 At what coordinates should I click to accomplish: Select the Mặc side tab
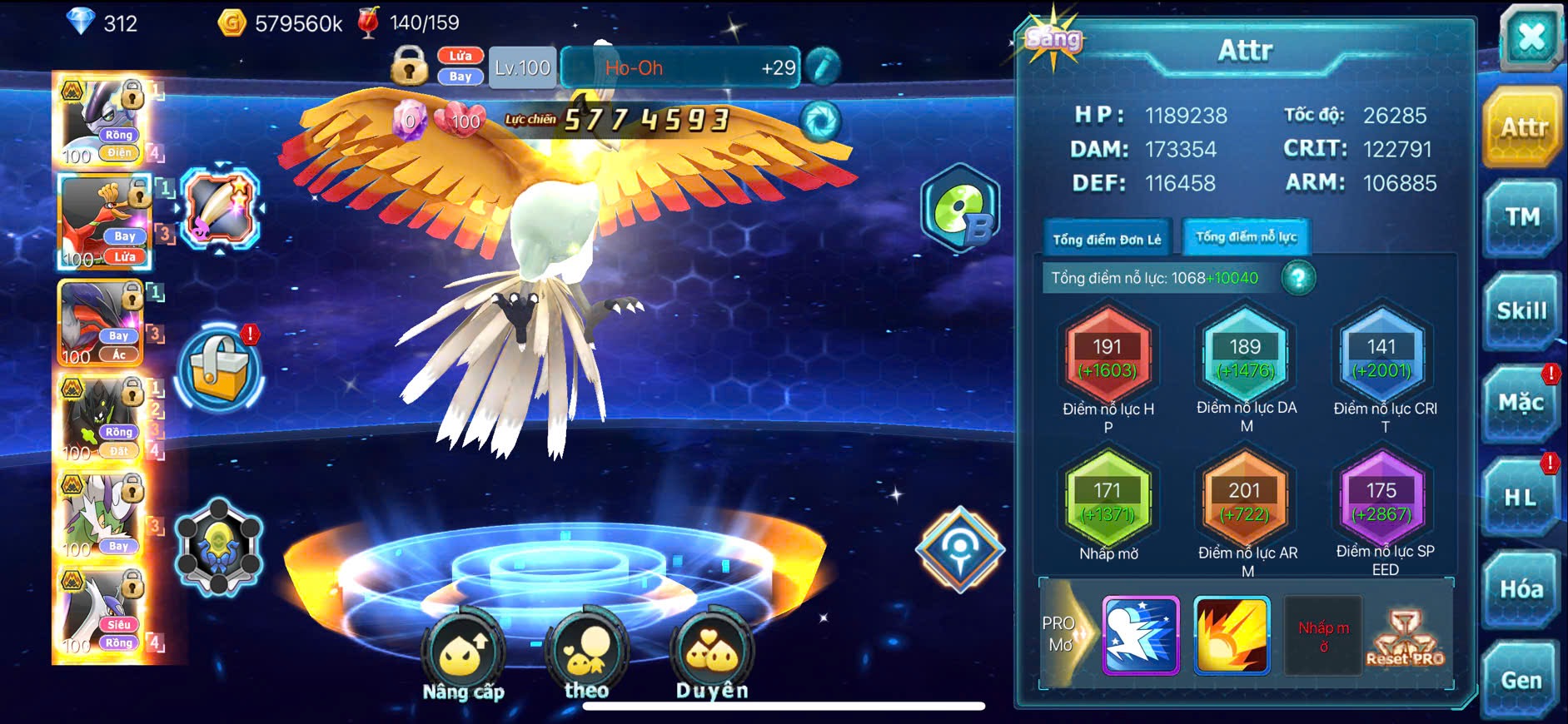(1521, 404)
